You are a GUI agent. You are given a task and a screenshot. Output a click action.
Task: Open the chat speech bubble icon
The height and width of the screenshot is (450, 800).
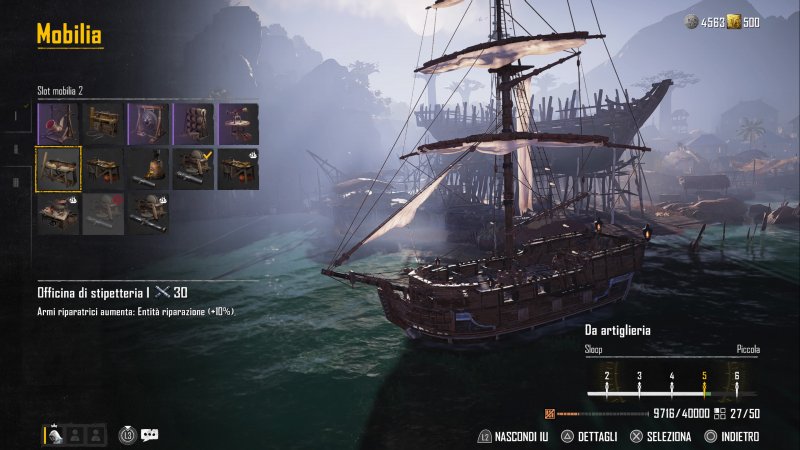click(150, 435)
